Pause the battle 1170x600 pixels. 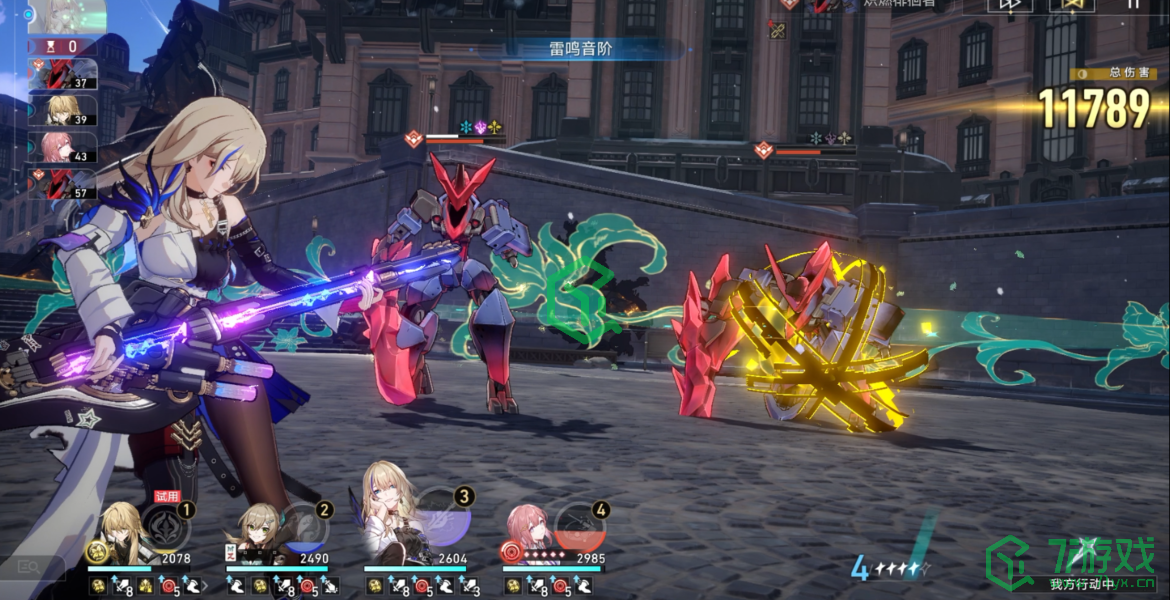[x=1133, y=4]
